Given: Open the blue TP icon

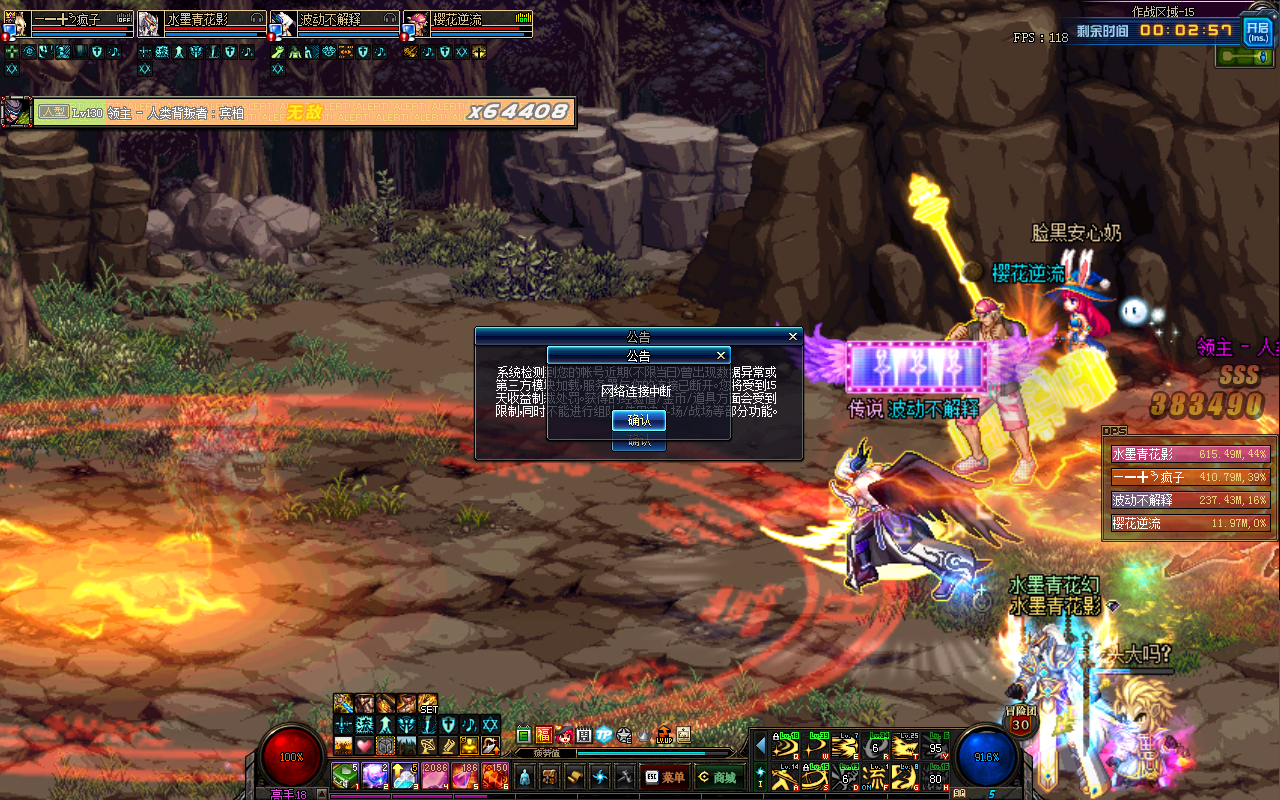Looking at the screenshot, I should (x=604, y=736).
